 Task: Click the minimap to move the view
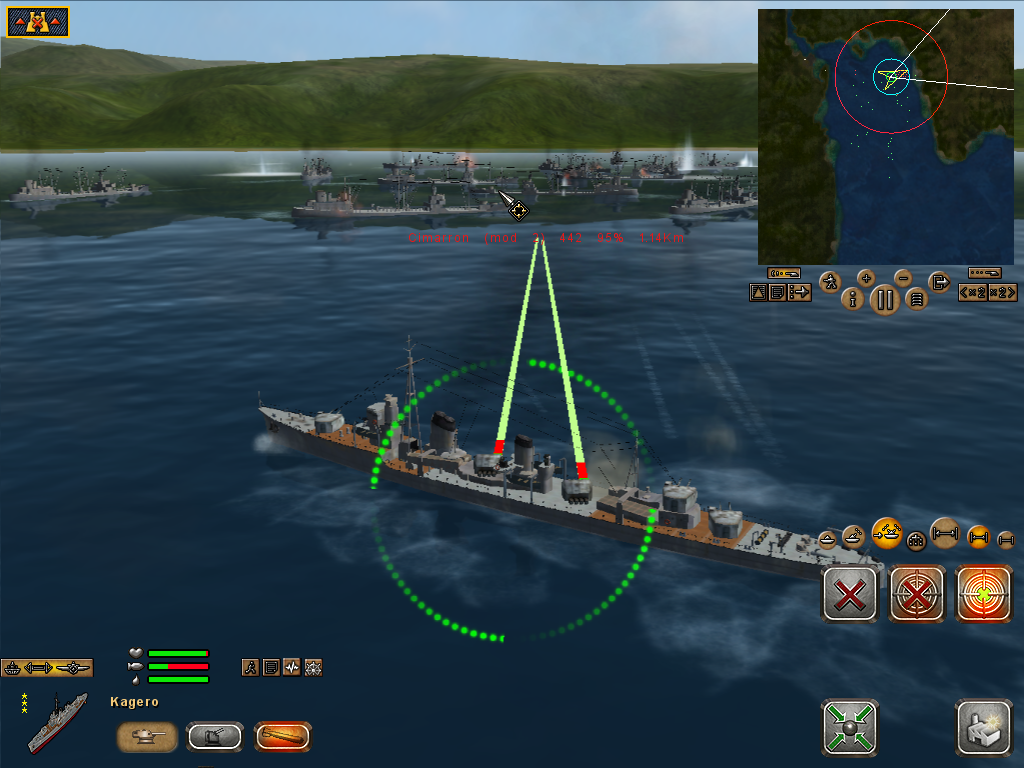coord(889,135)
